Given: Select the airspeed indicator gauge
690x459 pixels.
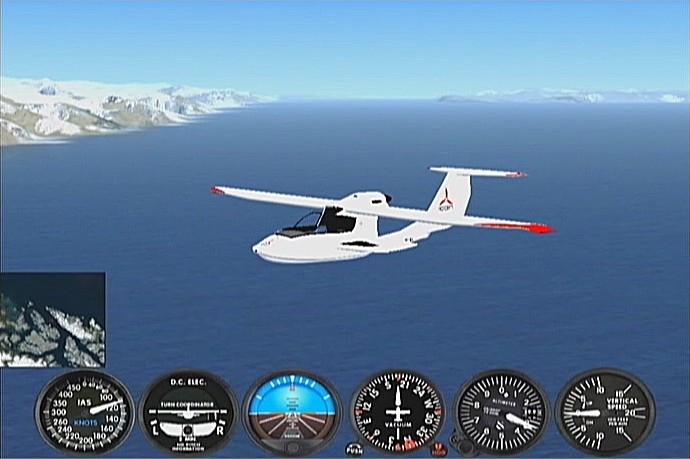Looking at the screenshot, I should [85, 411].
